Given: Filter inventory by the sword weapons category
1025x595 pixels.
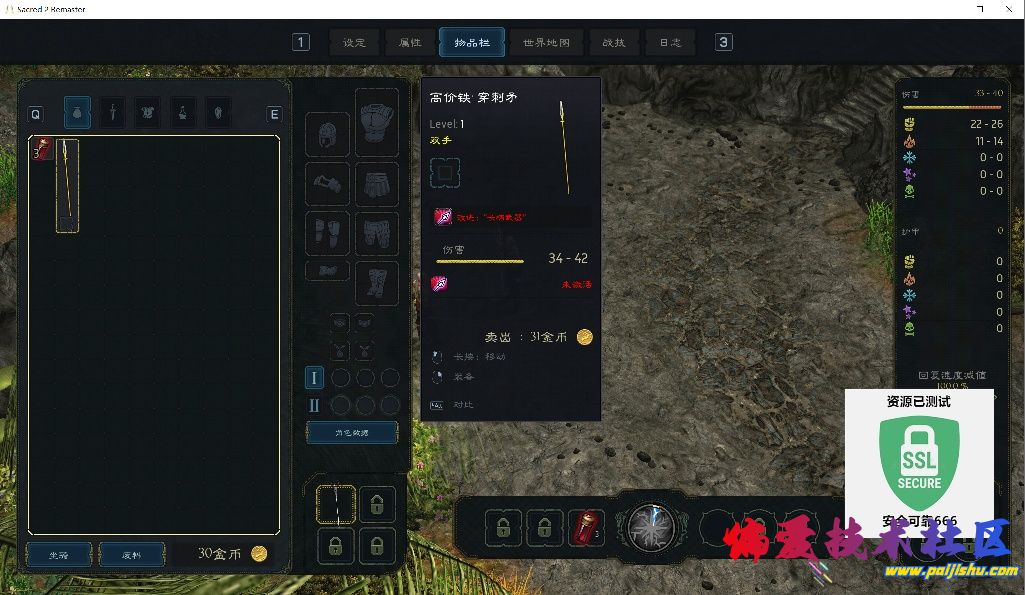Looking at the screenshot, I should click(114, 113).
